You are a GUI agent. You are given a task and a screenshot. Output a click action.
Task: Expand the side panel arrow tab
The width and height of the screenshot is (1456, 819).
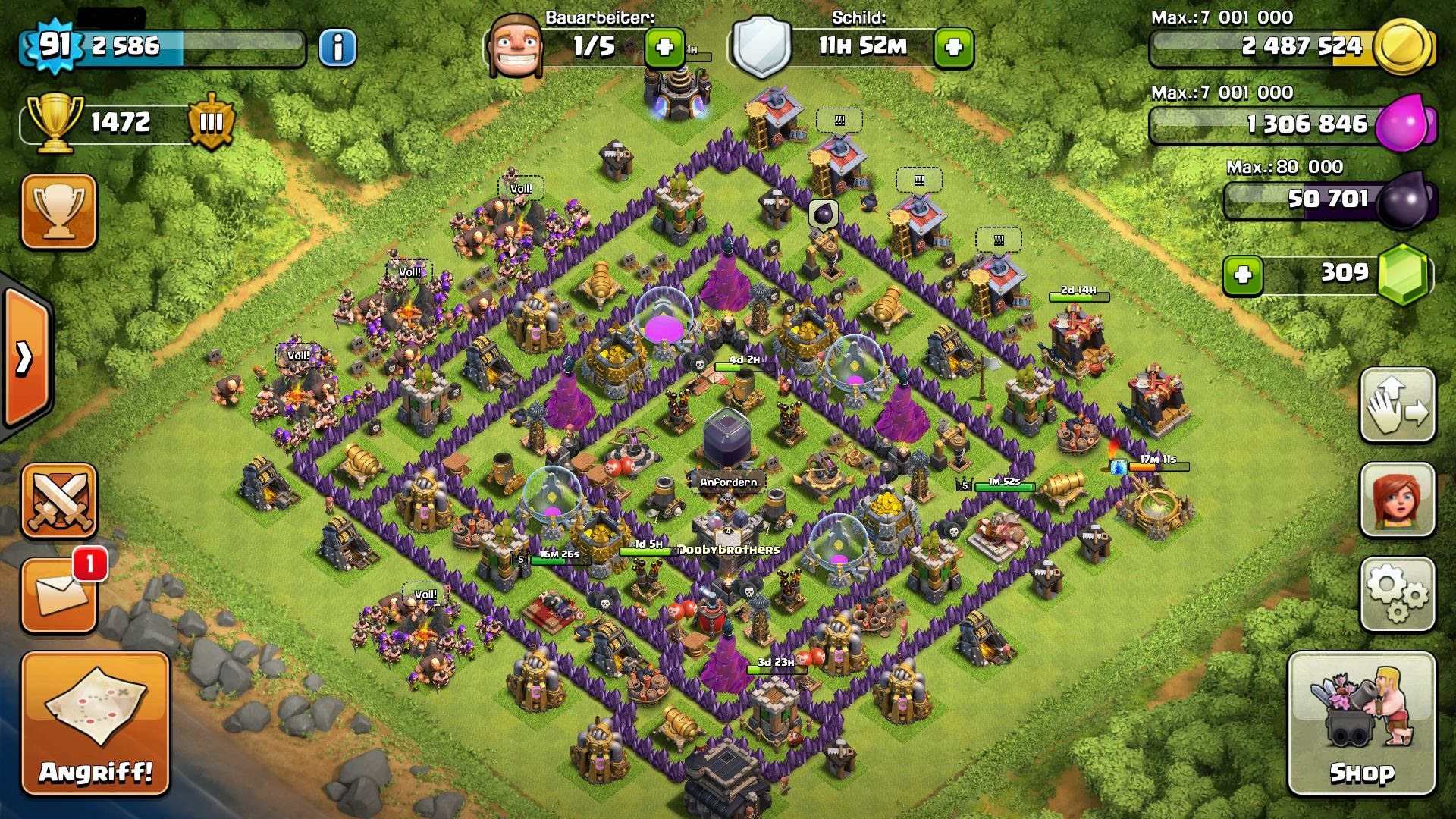coord(26,357)
